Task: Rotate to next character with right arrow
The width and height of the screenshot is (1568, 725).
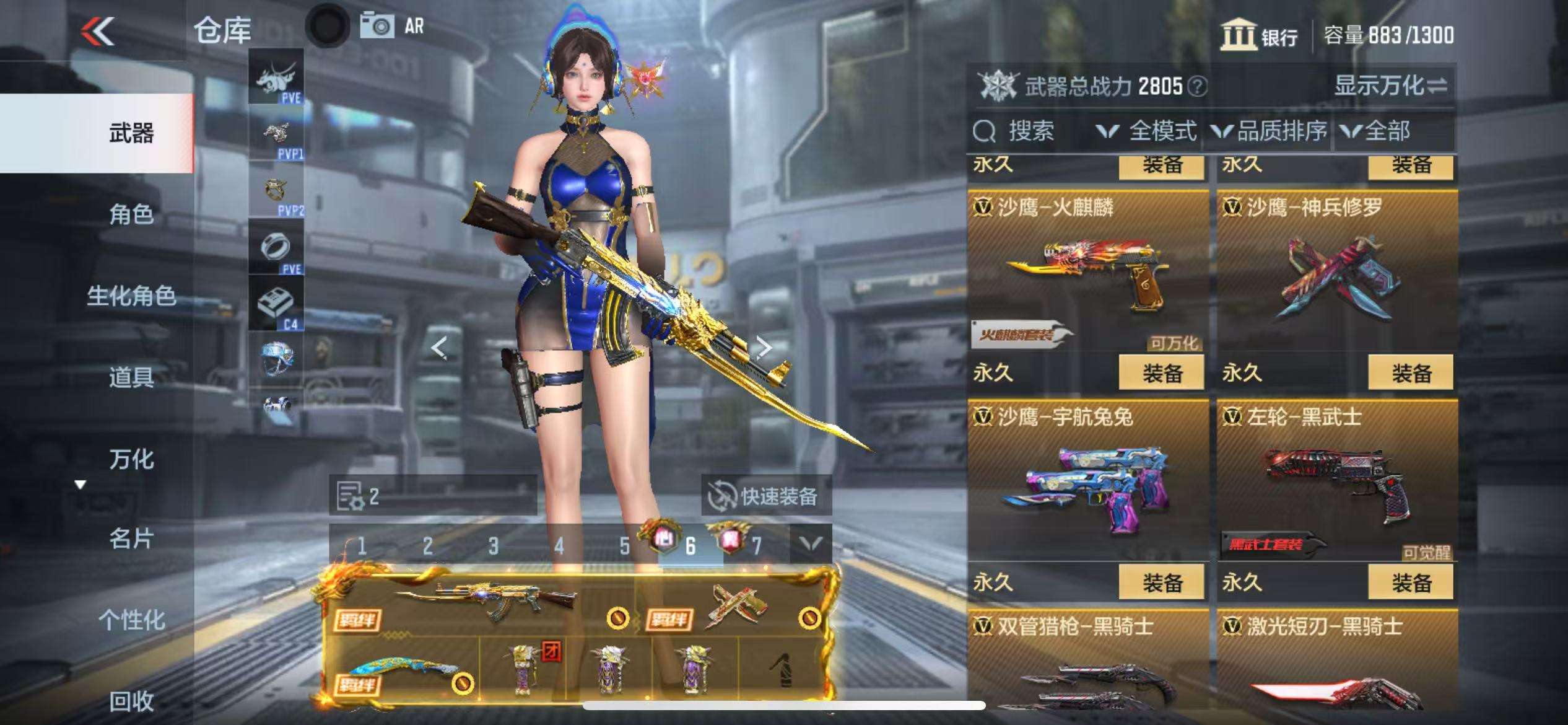Action: 764,348
